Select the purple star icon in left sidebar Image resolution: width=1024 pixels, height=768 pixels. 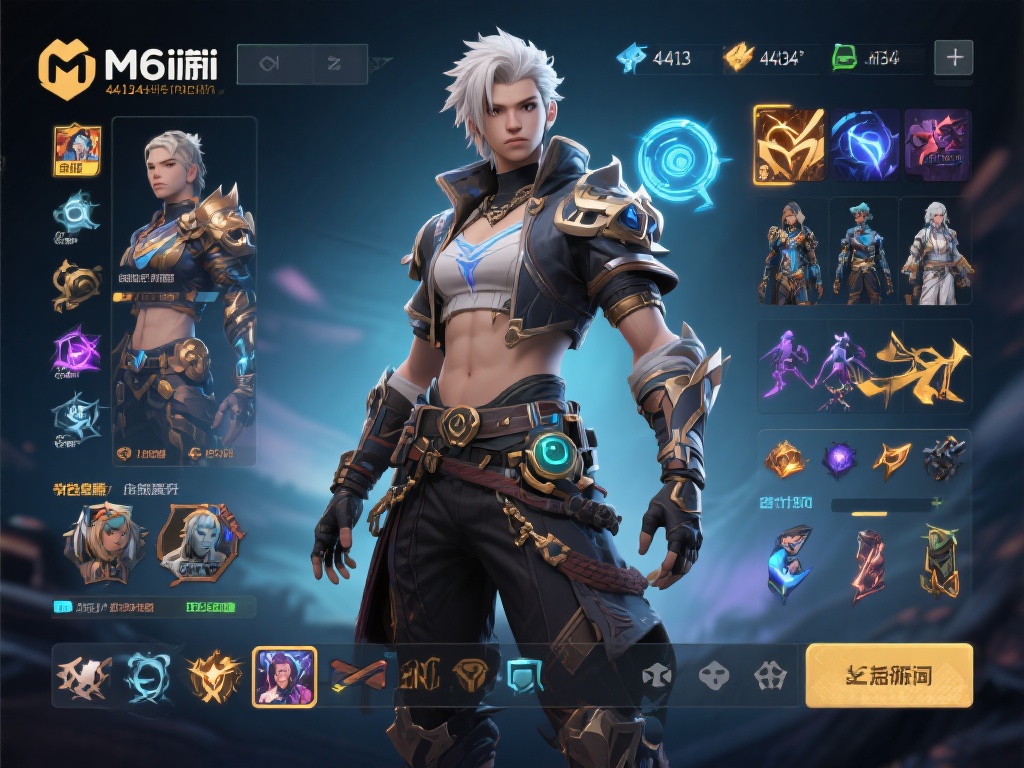tap(77, 351)
